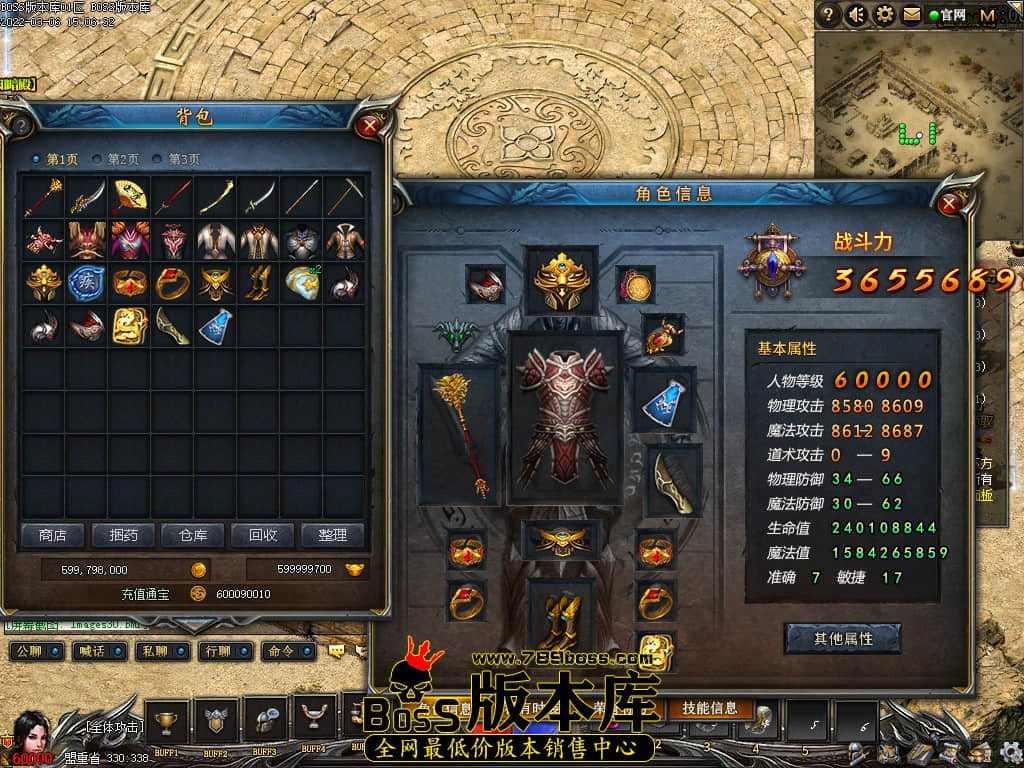Switch to the 技能信息 tab
This screenshot has width=1024, height=768.
(x=710, y=708)
